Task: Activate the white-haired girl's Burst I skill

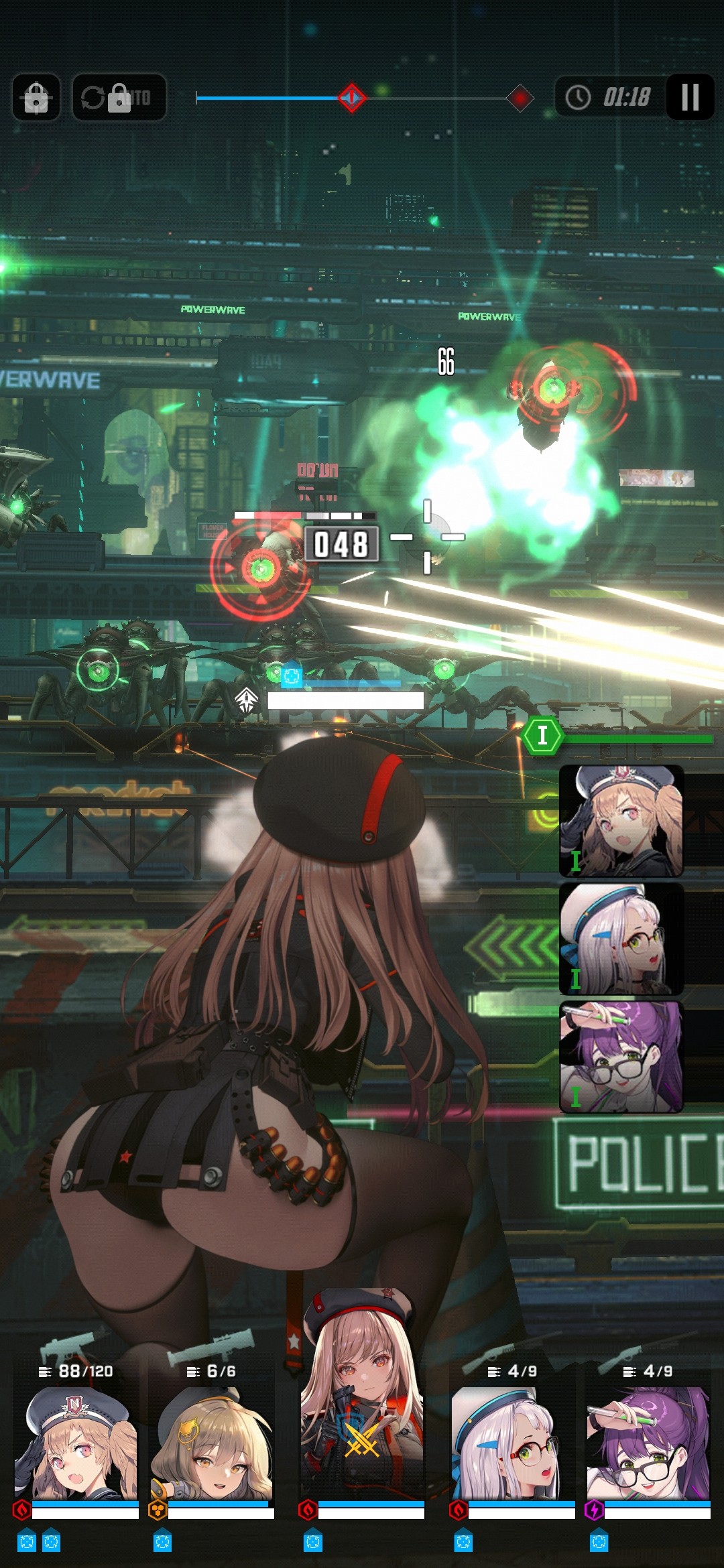Action: [621, 938]
